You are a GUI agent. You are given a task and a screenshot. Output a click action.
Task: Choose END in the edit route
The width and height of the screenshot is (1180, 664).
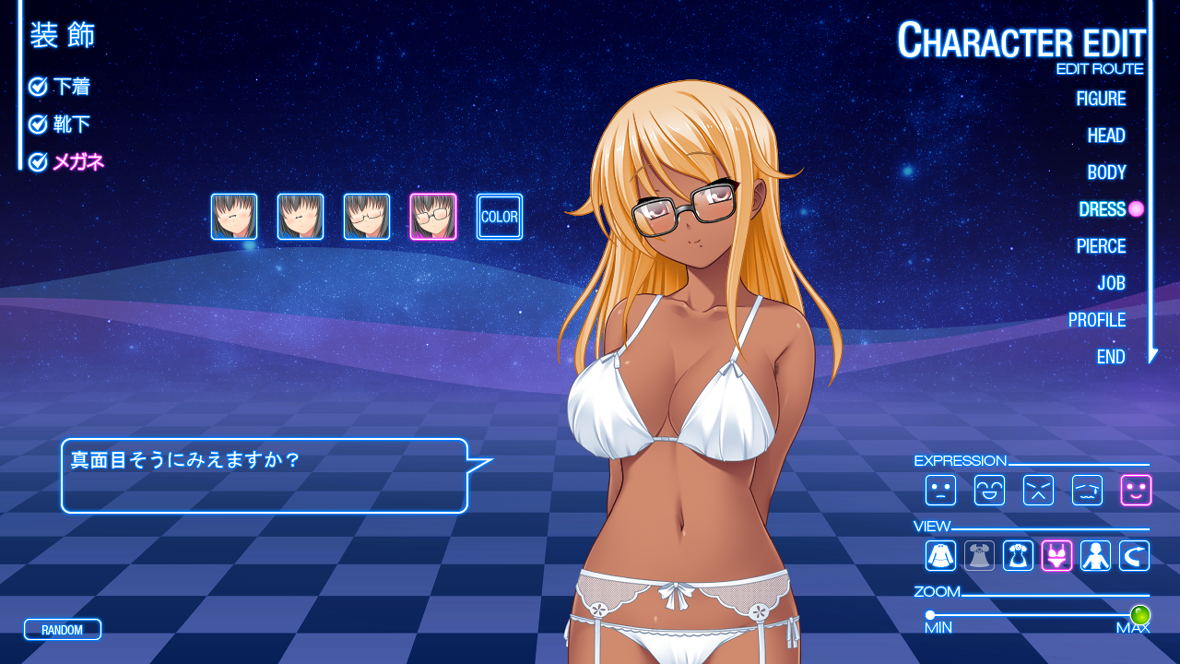tap(1111, 357)
